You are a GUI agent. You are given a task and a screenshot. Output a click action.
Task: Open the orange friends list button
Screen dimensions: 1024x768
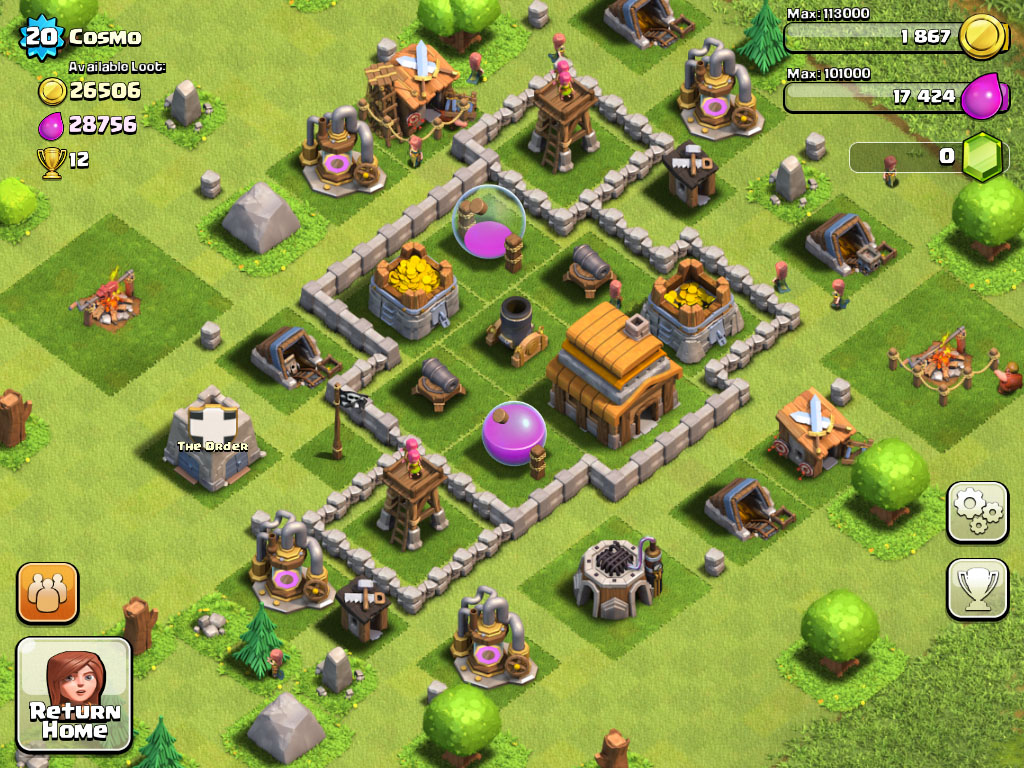[47, 593]
